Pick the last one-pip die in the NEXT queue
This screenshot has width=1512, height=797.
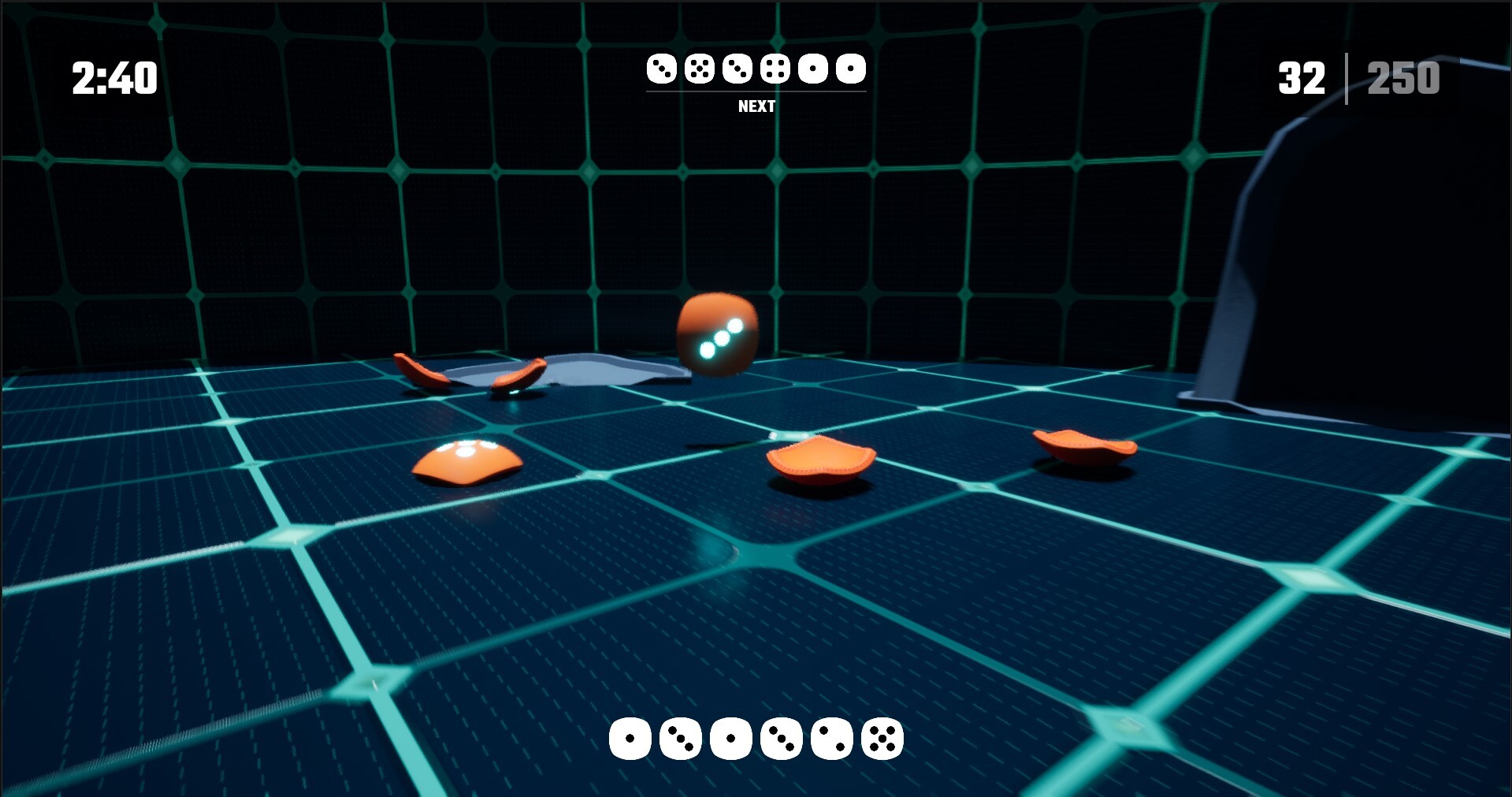pyautogui.click(x=850, y=69)
